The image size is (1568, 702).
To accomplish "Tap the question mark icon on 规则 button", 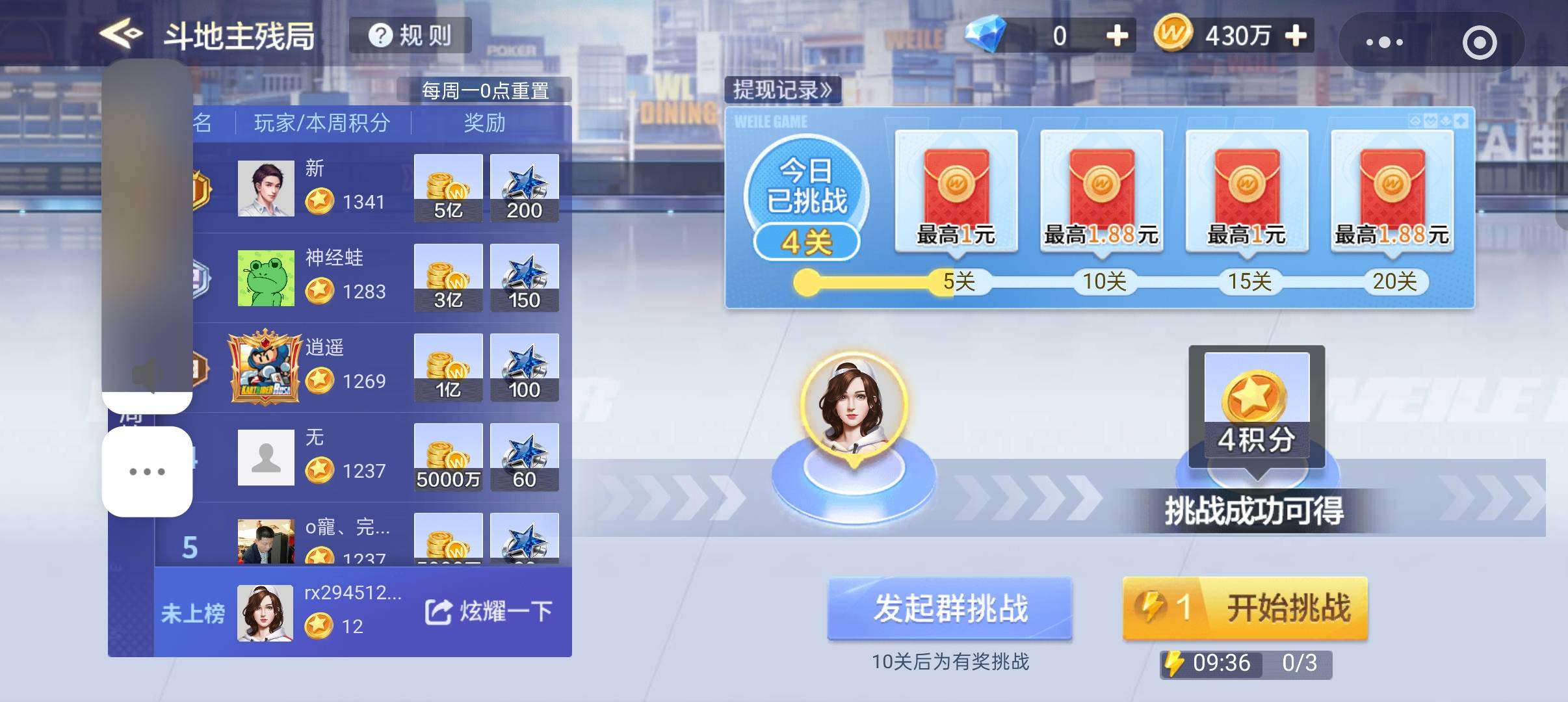I will 382,36.
